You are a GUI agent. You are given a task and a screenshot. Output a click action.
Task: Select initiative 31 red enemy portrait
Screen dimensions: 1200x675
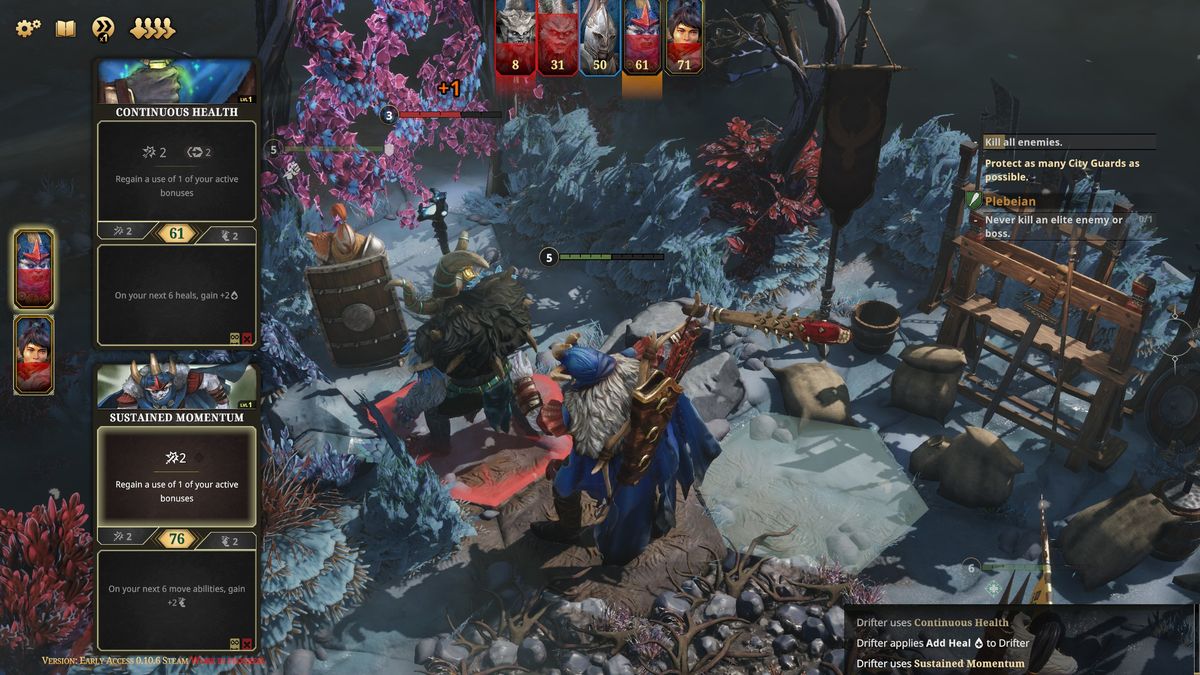coord(557,36)
